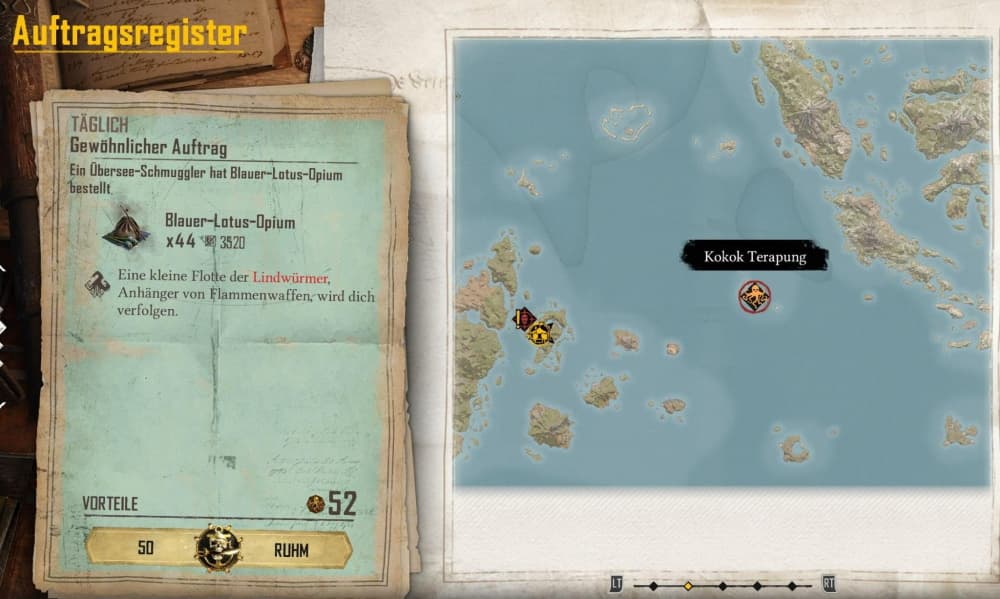
Task: Click the Lindwürmer faction emblem icon
Action: [x=99, y=284]
